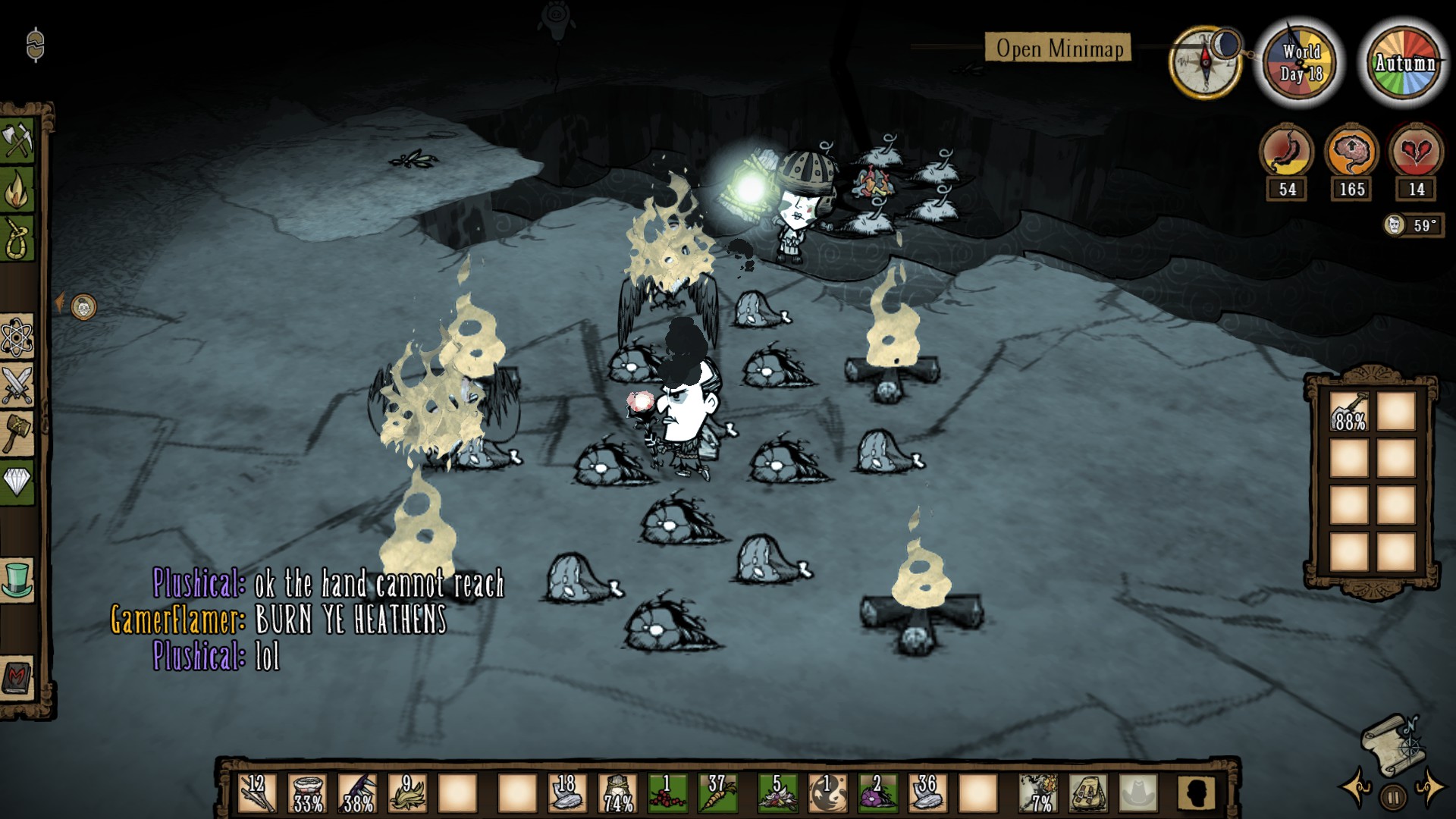Image resolution: width=1456 pixels, height=819 pixels.
Task: Click the equipped backpack body slot
Action: click(1088, 793)
